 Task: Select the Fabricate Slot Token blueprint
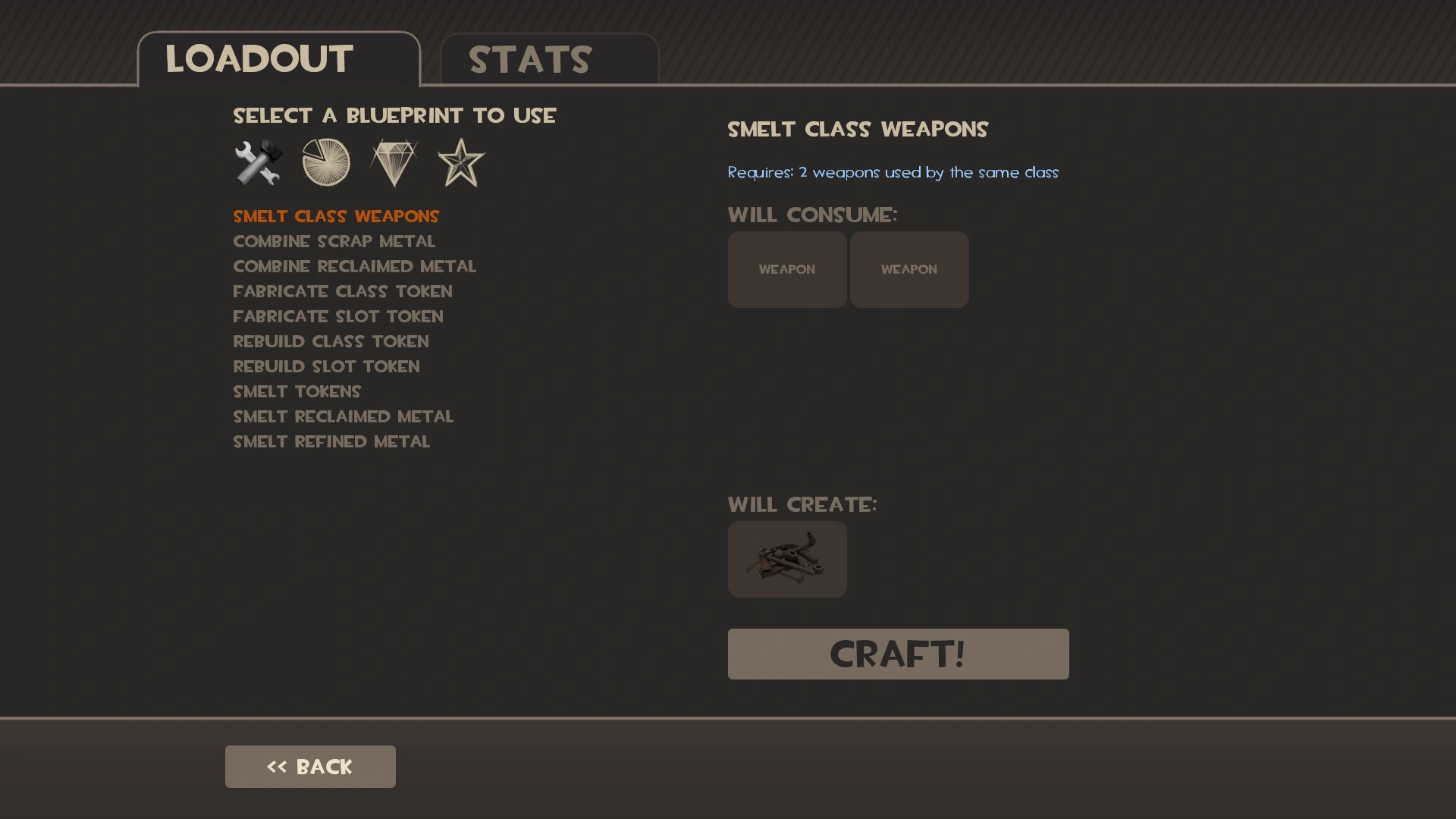[338, 316]
